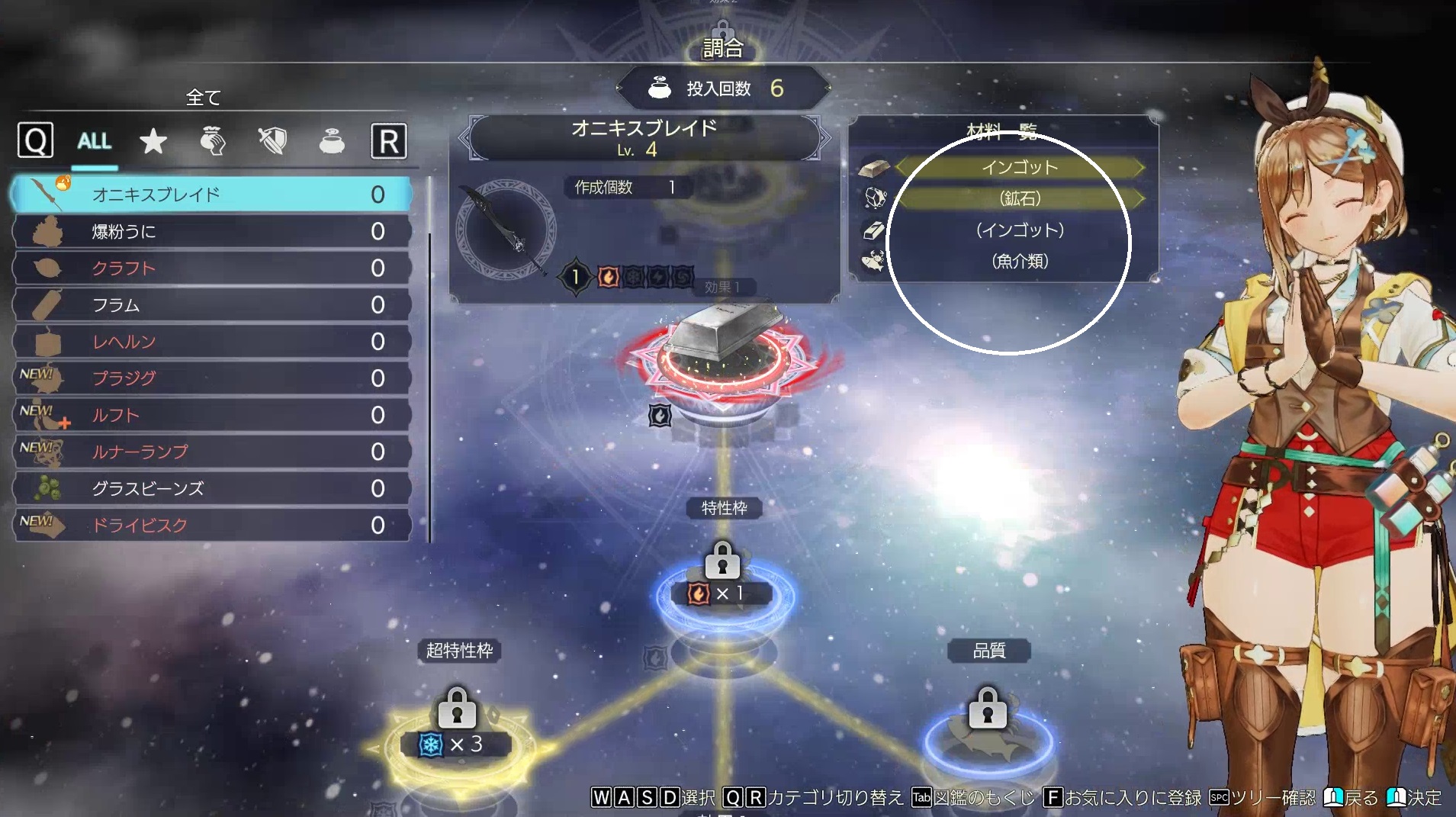This screenshot has height=817, width=1456.
Task: Choose the (鉱石) material entry
Action: (x=1019, y=198)
